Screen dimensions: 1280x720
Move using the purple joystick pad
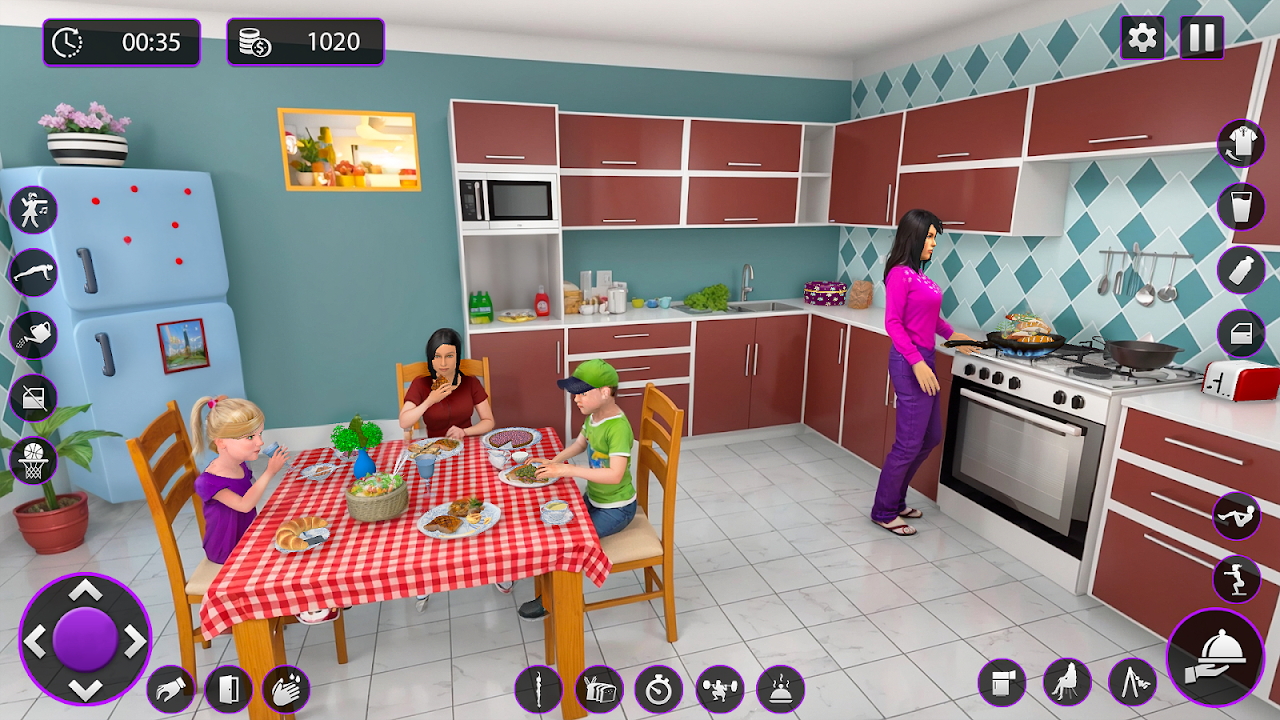pyautogui.click(x=85, y=639)
